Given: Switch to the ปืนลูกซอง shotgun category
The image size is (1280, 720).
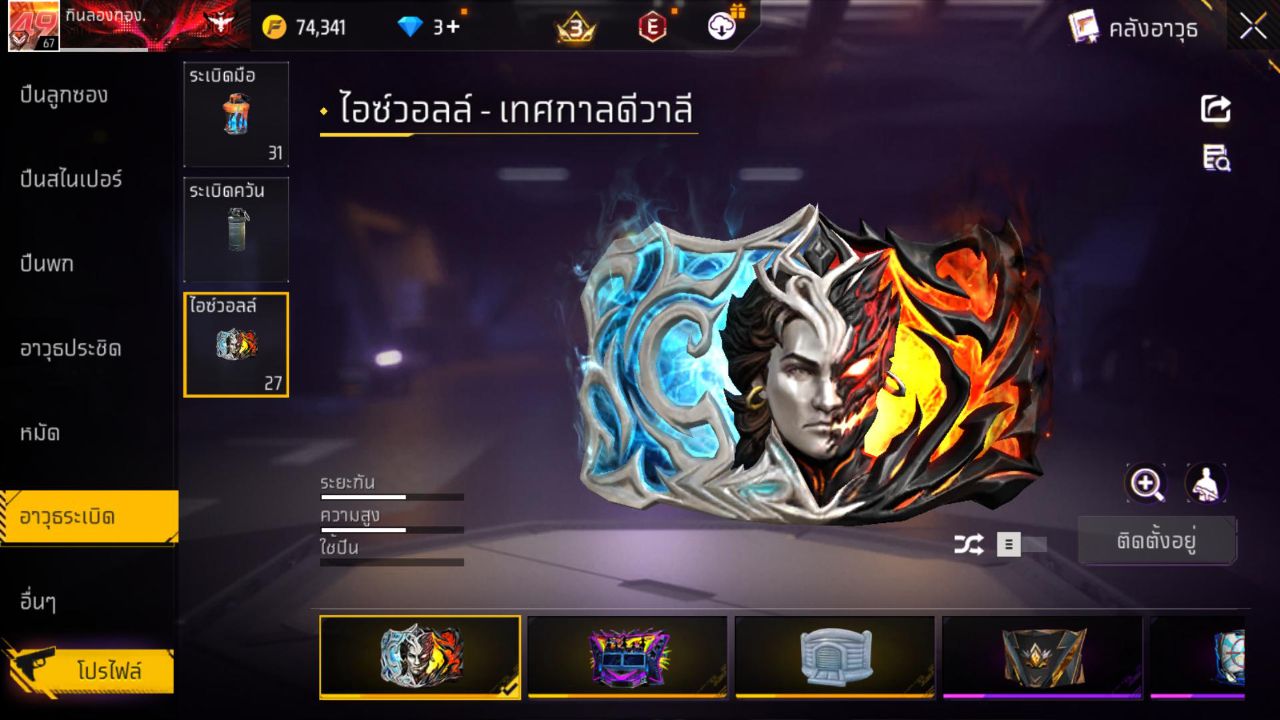Looking at the screenshot, I should 64,96.
